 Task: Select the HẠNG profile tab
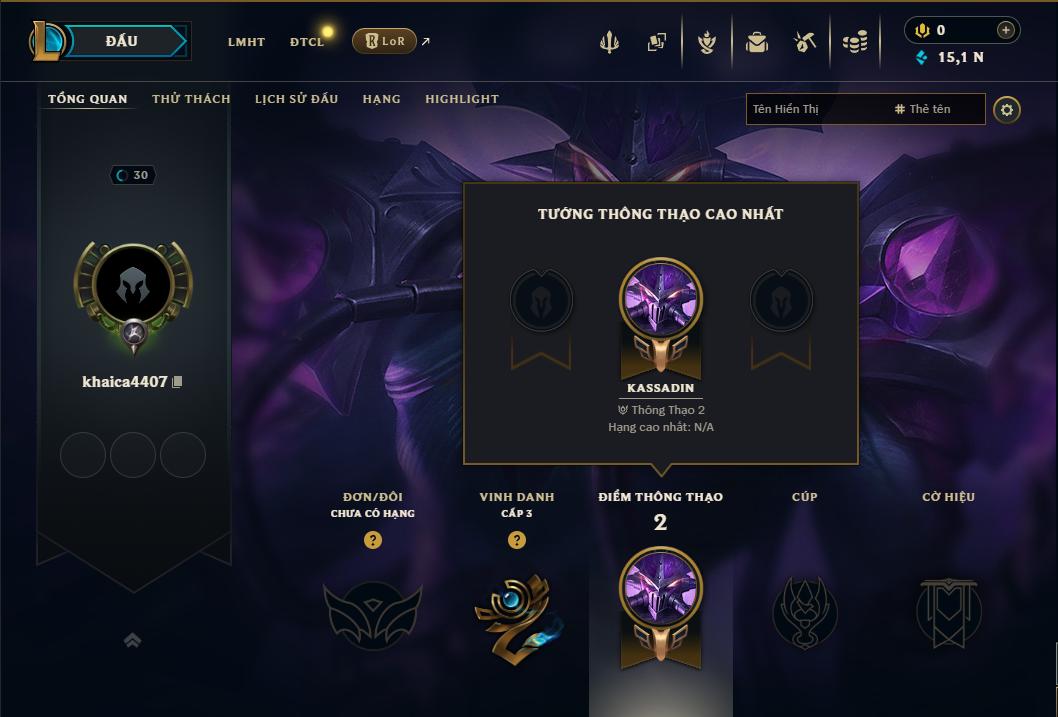381,99
